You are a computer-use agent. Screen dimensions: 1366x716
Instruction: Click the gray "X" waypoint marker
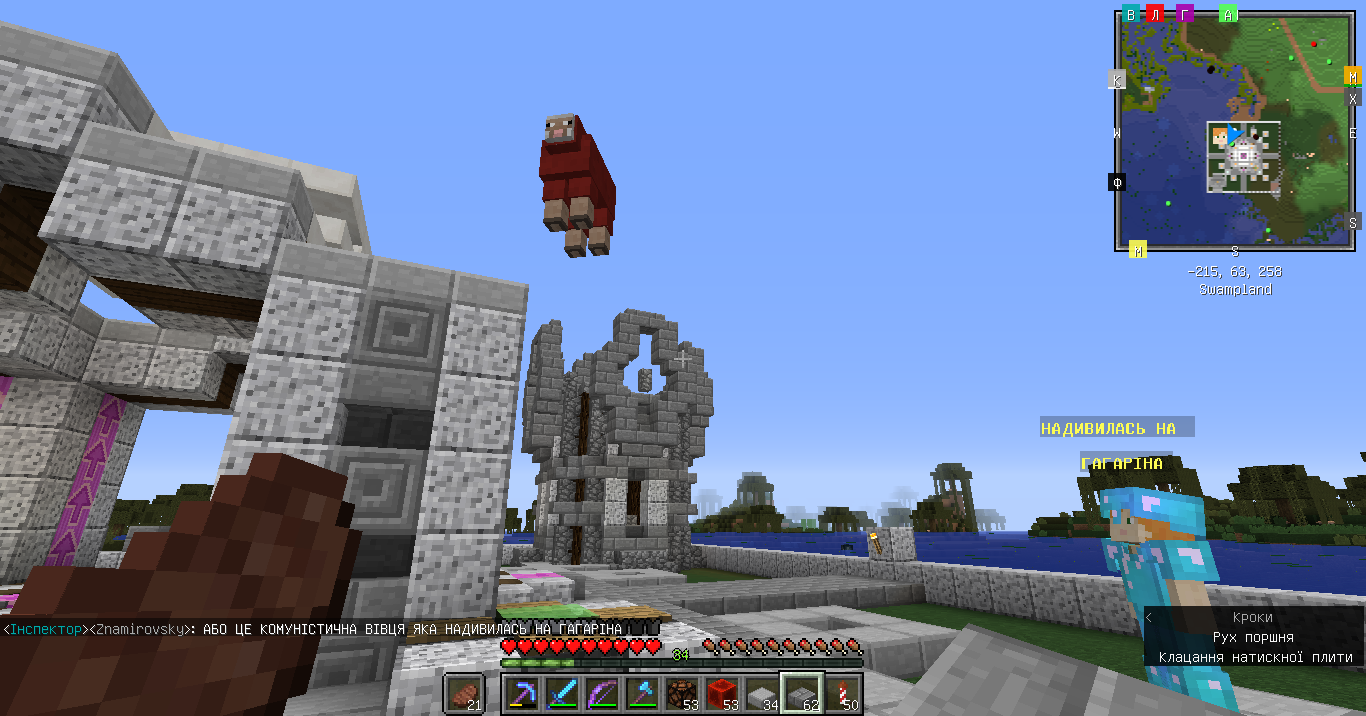point(1353,99)
